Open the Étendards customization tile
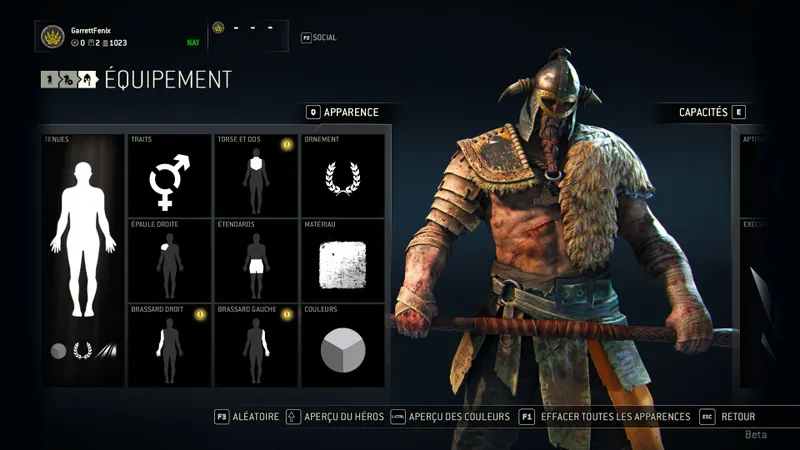800x450 pixels. pos(256,261)
